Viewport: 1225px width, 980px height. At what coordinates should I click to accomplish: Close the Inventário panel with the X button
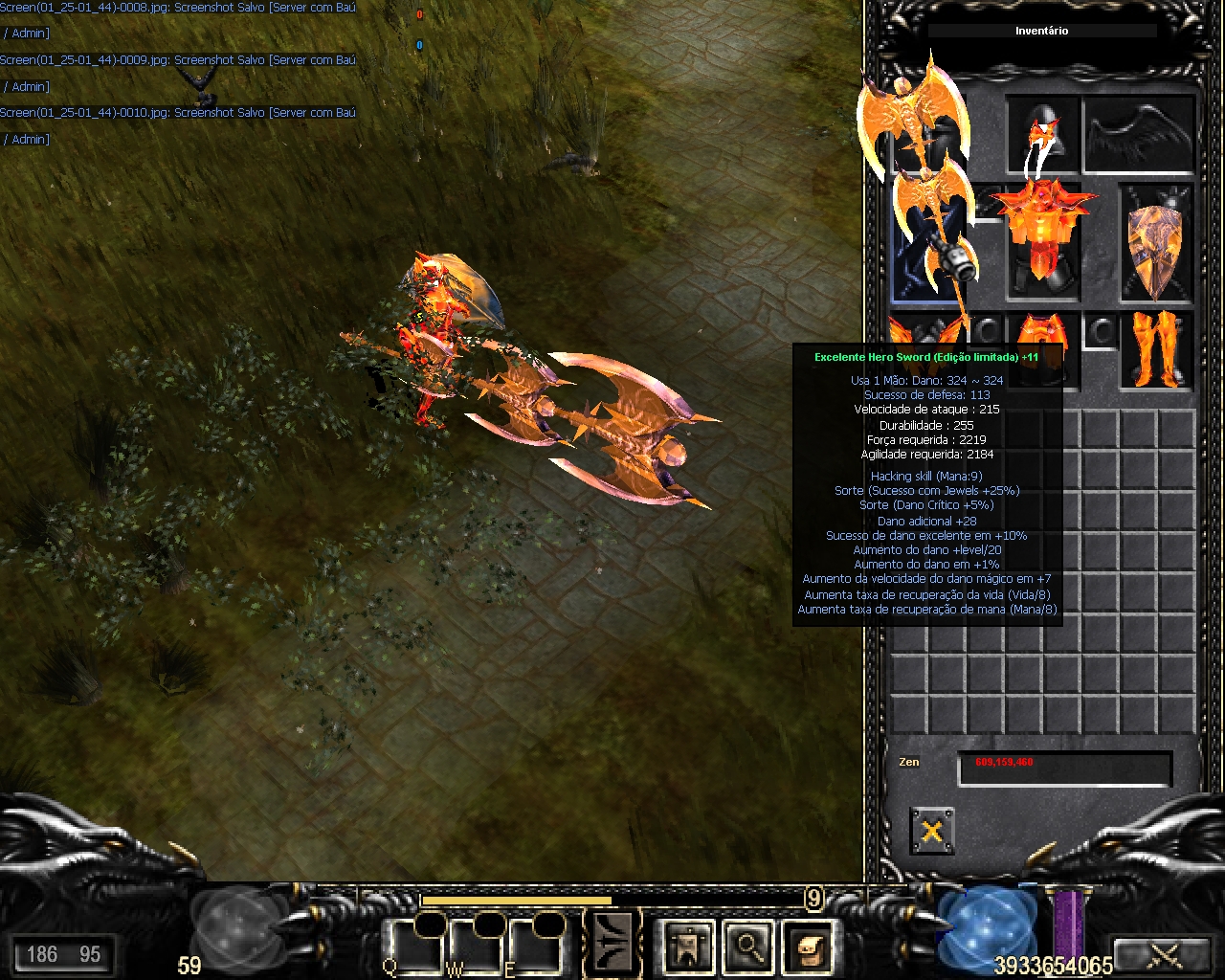pyautogui.click(x=931, y=831)
